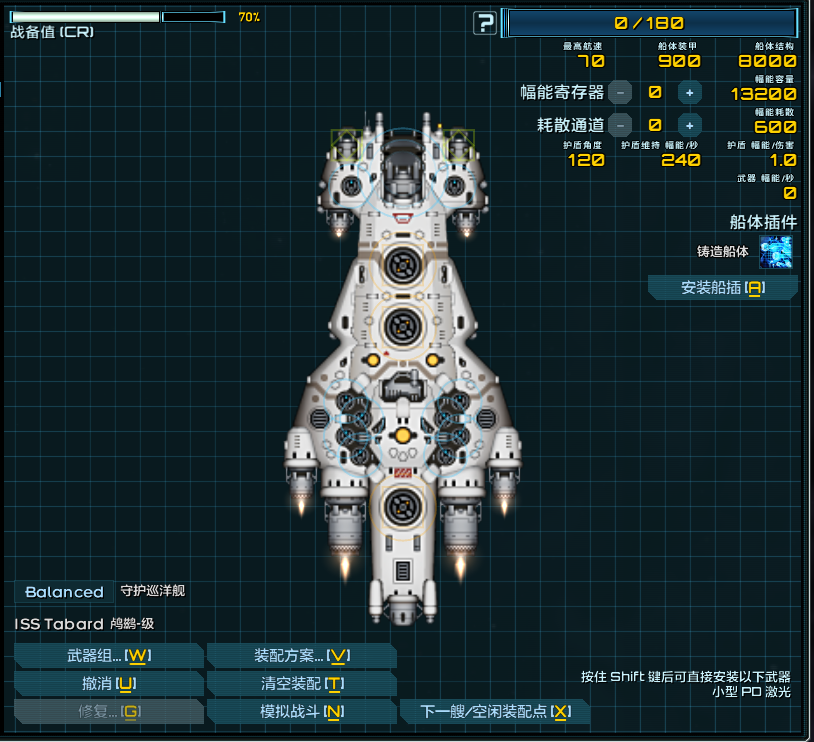Open the 武器组 weapon groups panel
This screenshot has height=742, width=814.
click(x=108, y=656)
